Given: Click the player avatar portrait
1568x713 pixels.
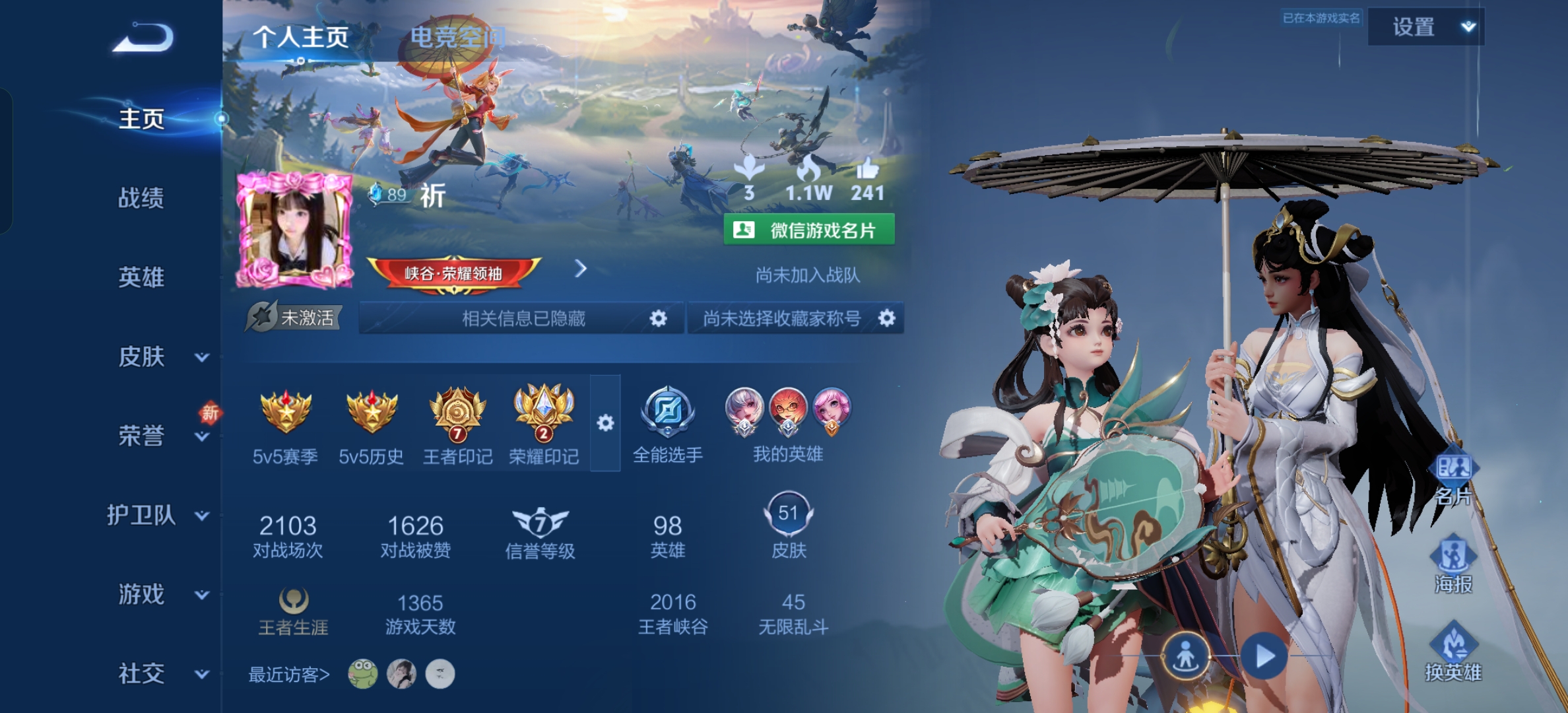Looking at the screenshot, I should click(294, 231).
